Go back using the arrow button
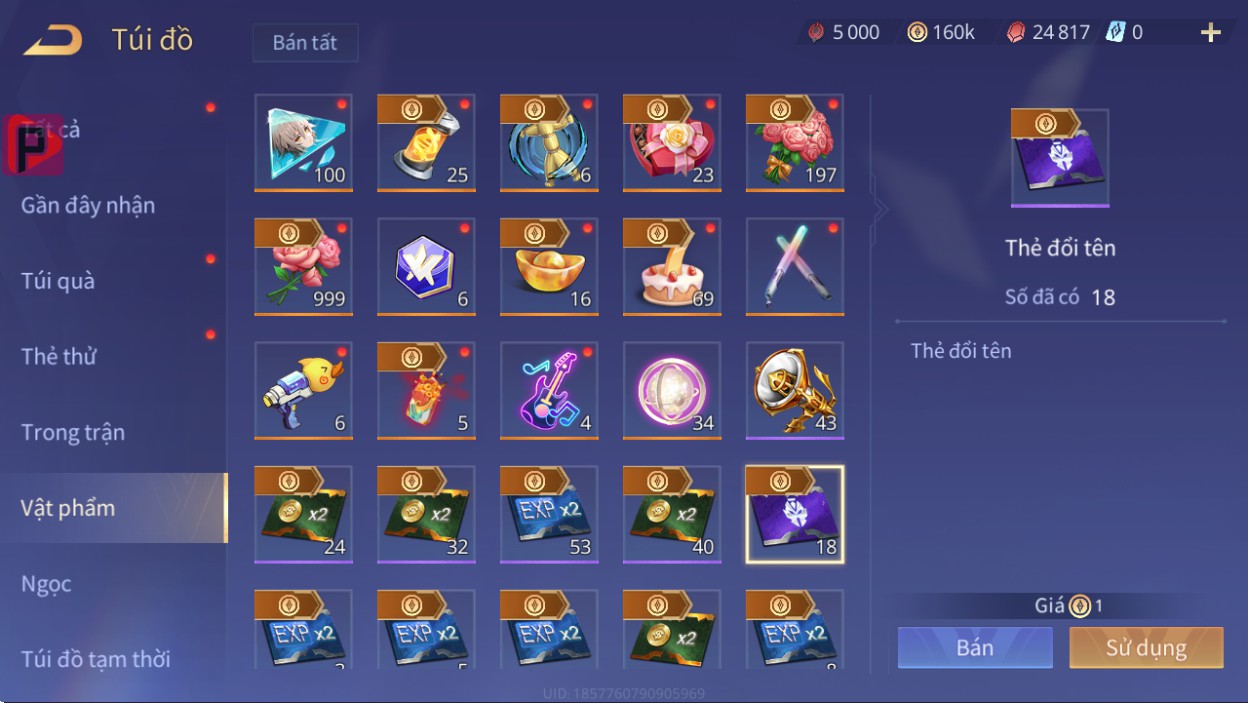The width and height of the screenshot is (1248, 703). point(53,40)
